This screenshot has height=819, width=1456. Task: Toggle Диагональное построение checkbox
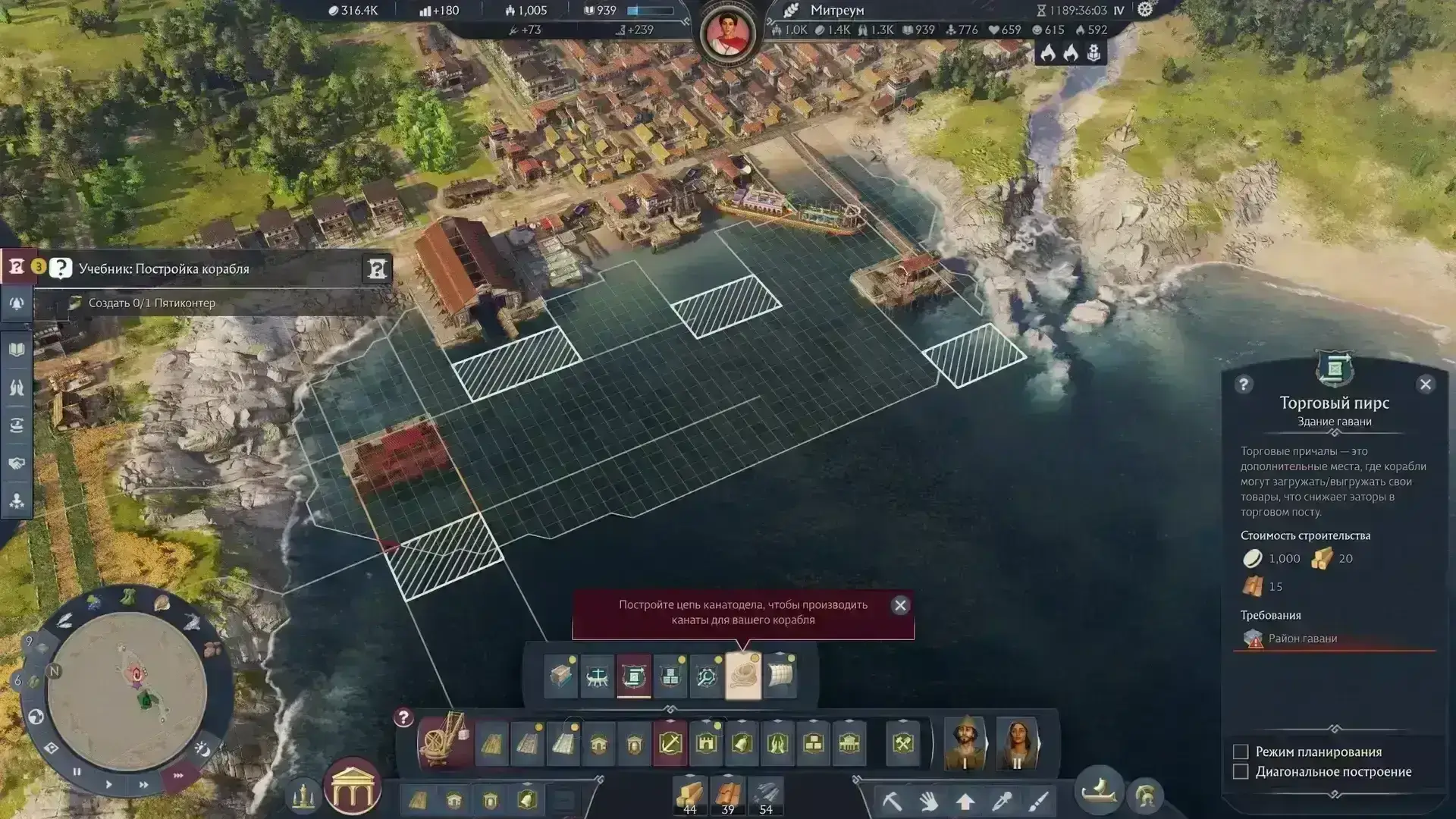coord(1241,771)
